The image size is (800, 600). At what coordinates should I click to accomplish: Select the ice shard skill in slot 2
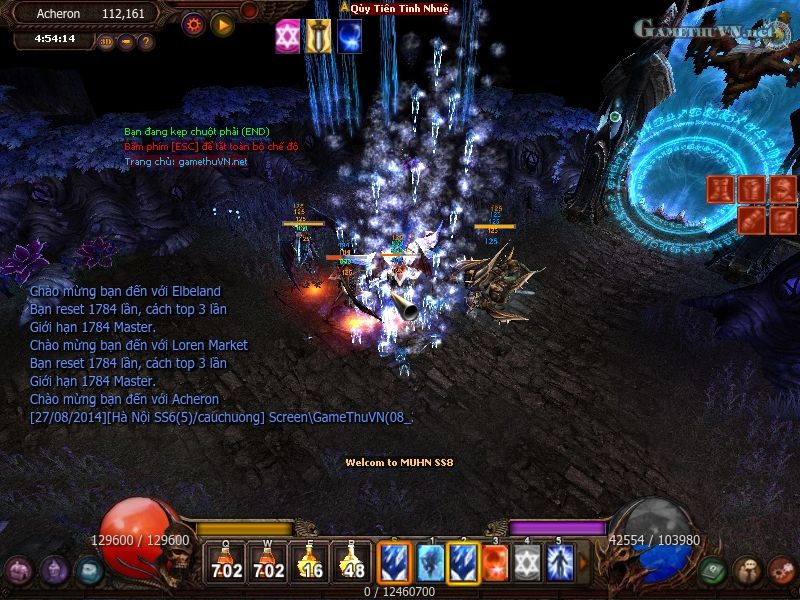point(463,562)
